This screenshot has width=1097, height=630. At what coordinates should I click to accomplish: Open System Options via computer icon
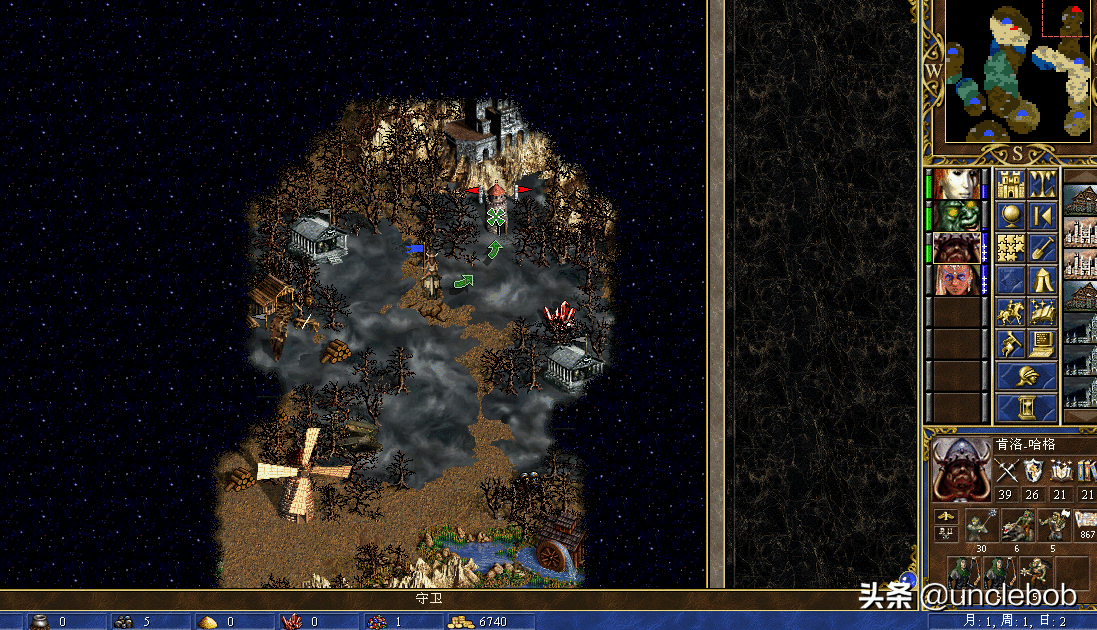(x=1042, y=344)
